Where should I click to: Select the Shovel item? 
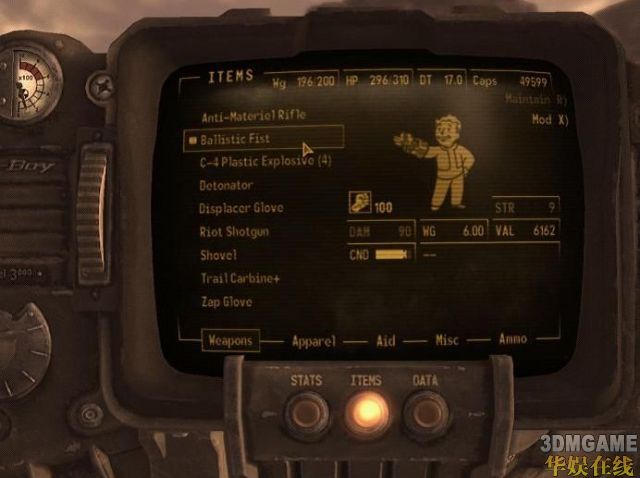click(x=218, y=255)
